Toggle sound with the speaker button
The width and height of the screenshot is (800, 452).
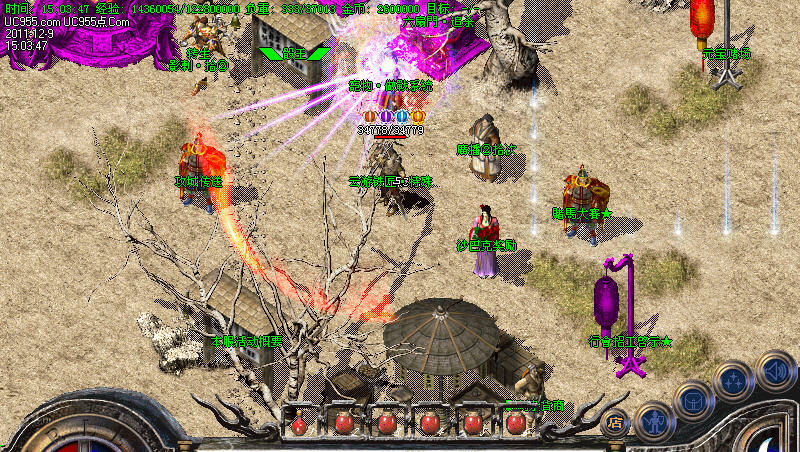[x=776, y=371]
